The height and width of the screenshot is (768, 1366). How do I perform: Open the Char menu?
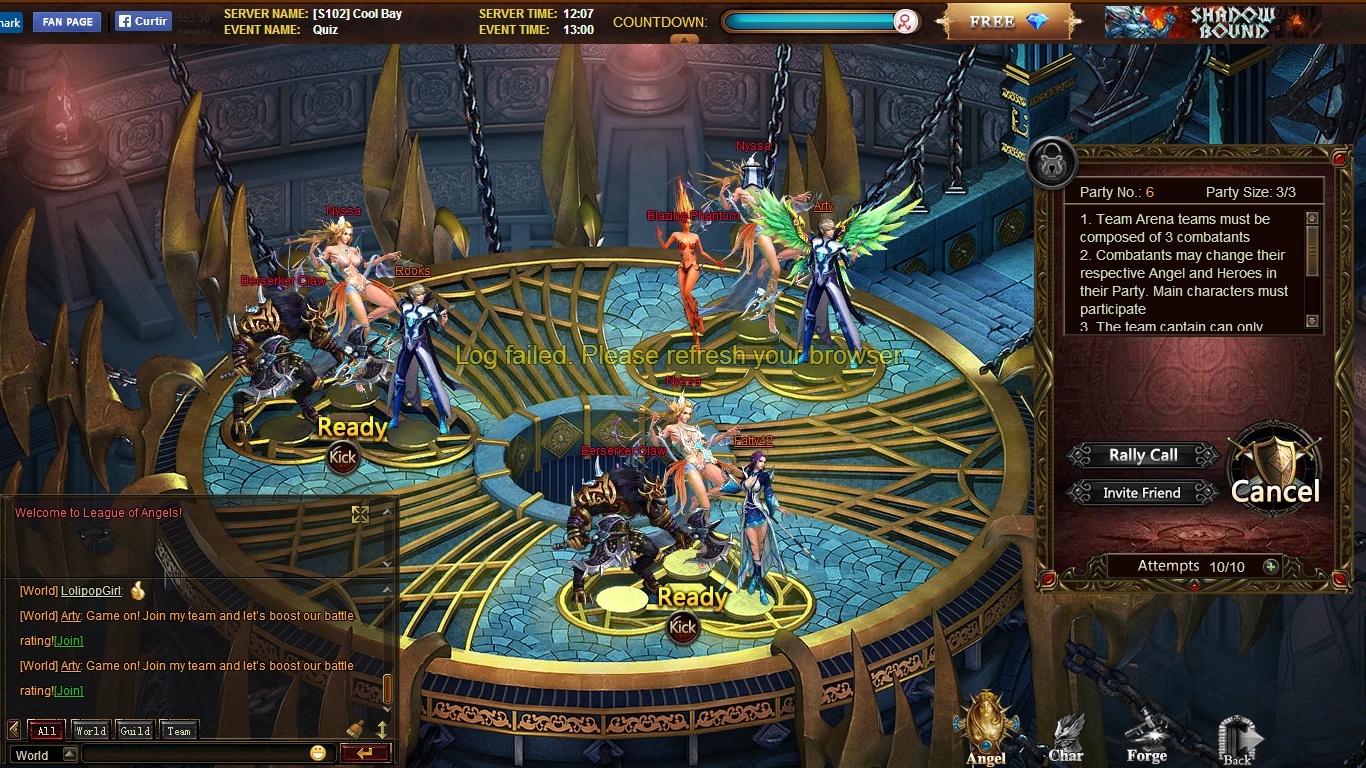coord(1066,738)
